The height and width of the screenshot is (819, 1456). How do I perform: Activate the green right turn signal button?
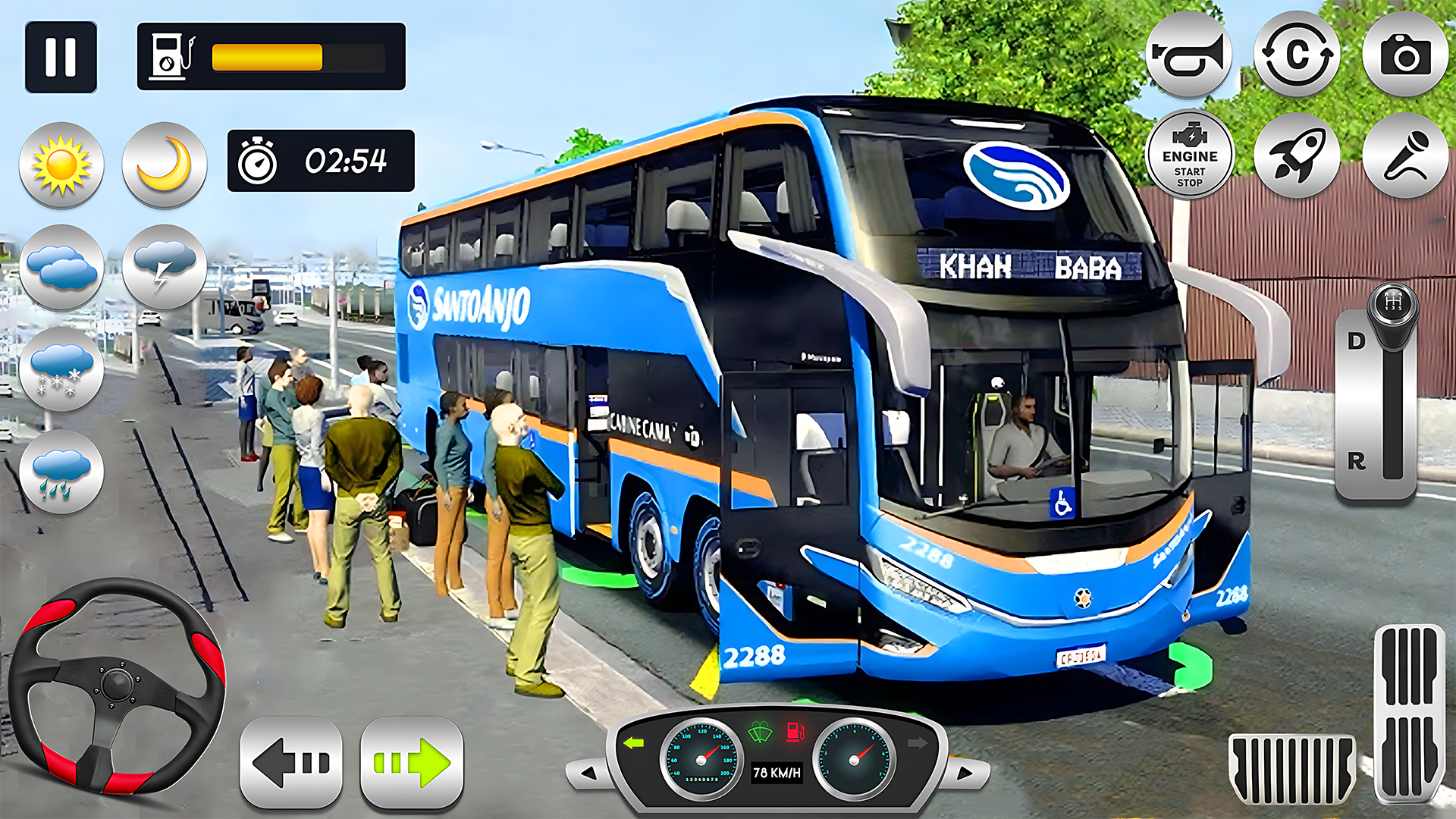(x=412, y=762)
